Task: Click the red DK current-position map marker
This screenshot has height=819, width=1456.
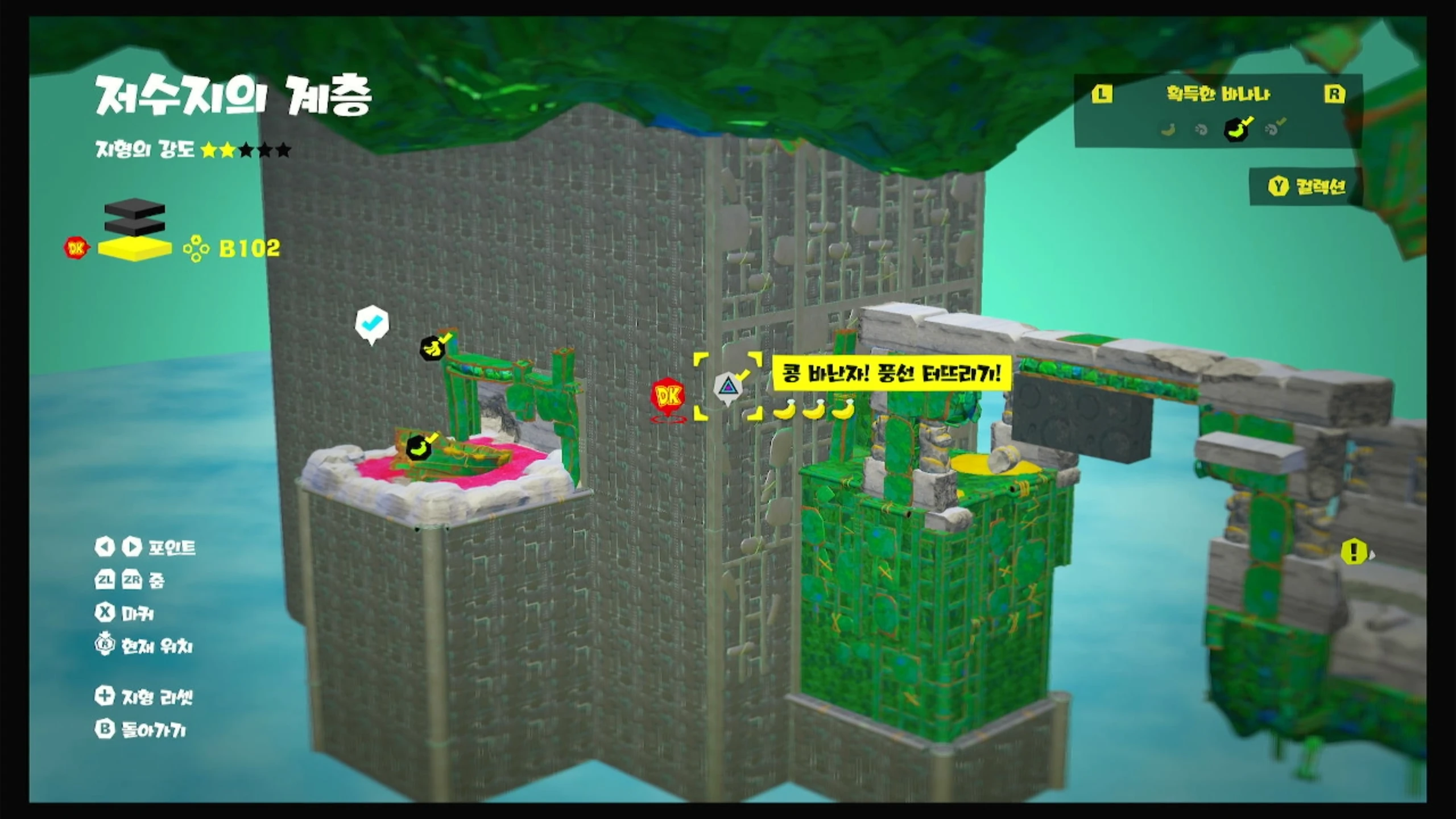Action: pyautogui.click(x=668, y=395)
